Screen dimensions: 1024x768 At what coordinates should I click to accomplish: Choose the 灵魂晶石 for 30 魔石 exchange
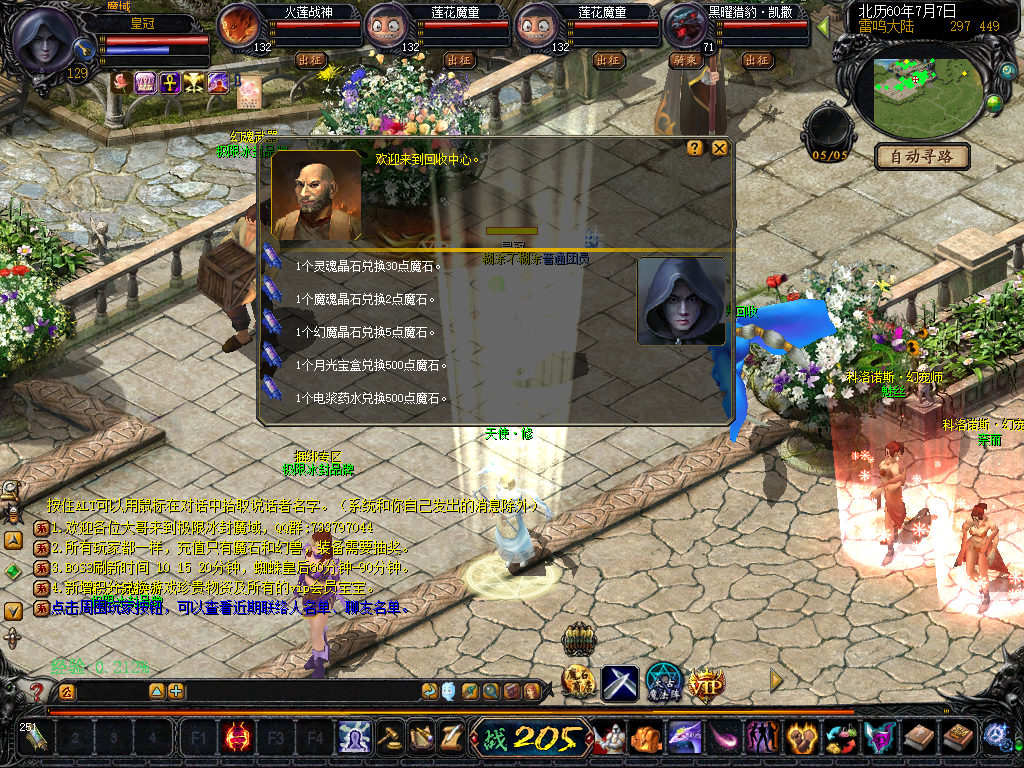[370, 266]
